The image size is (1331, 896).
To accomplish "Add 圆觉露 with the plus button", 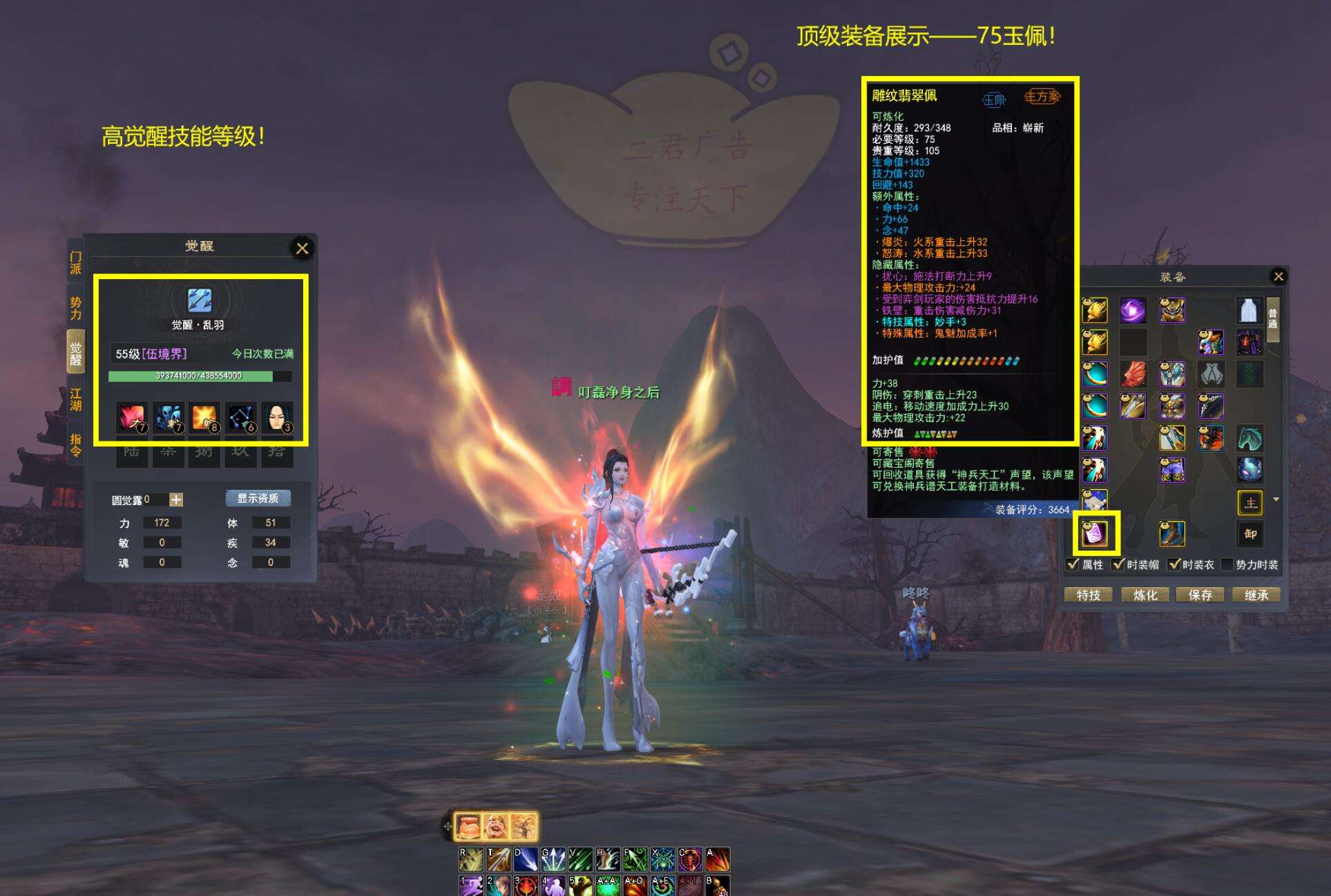I will 176,499.
